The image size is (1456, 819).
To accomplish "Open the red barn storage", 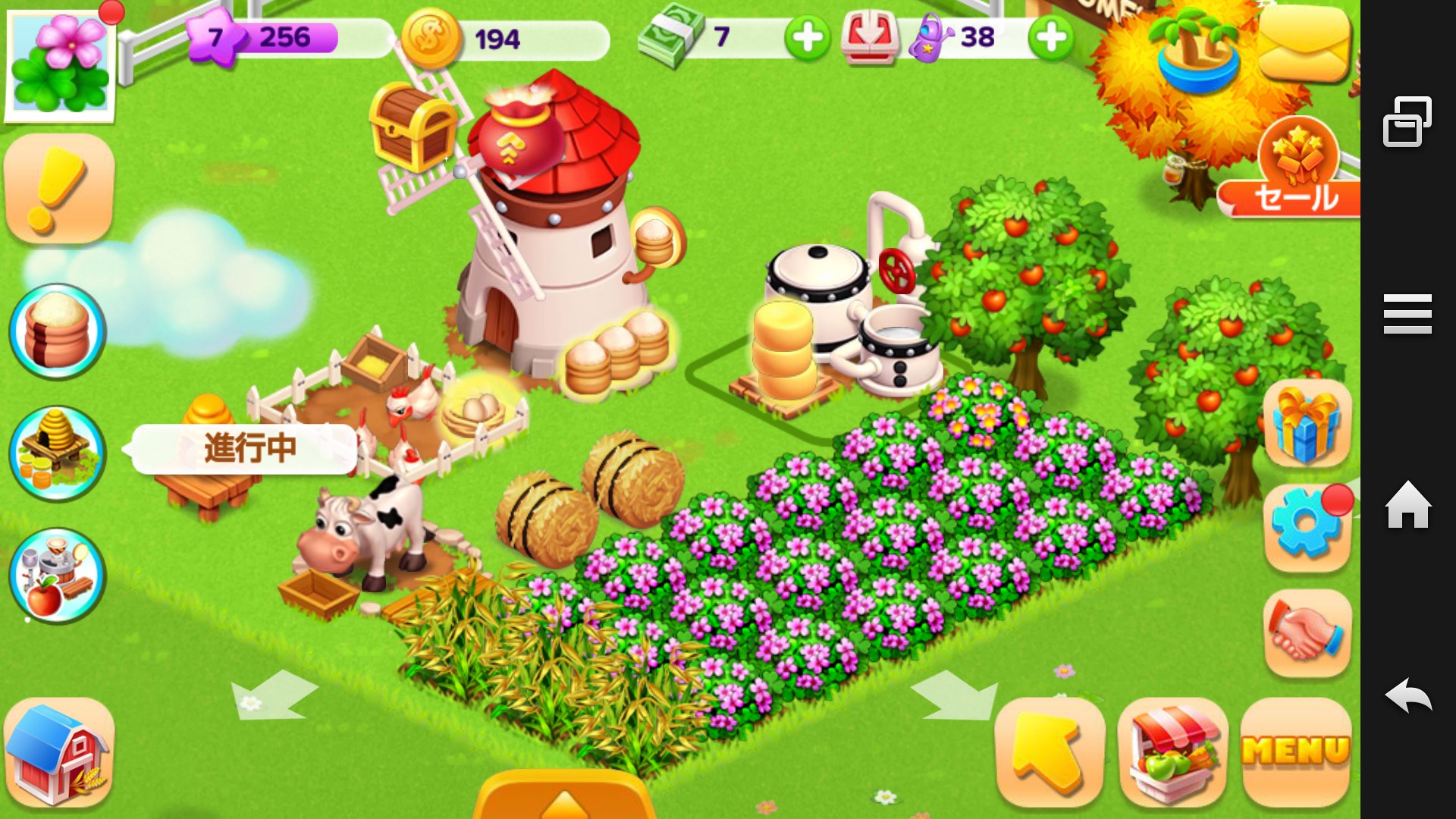I will tap(59, 753).
